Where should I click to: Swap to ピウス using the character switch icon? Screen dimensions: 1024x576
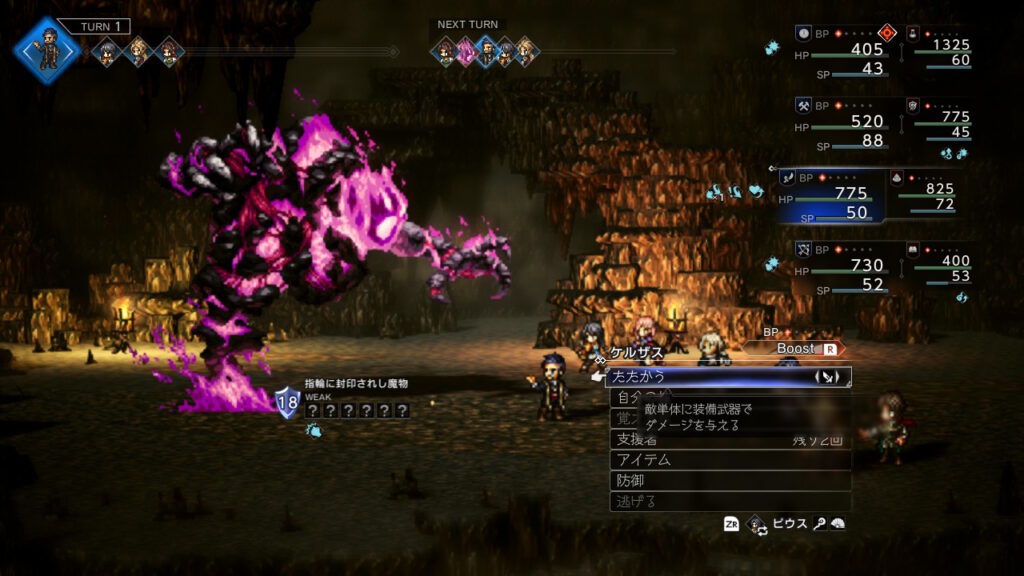[758, 523]
